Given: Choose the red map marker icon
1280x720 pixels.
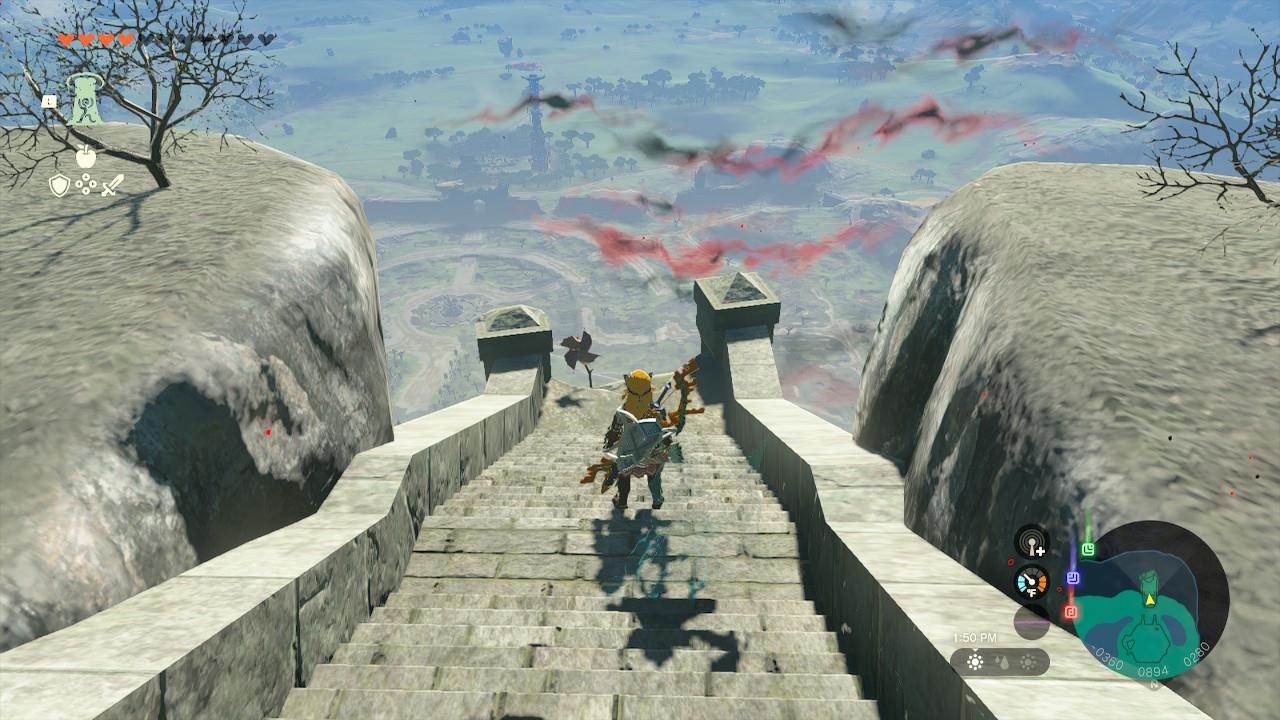Looking at the screenshot, I should [x=1070, y=611].
